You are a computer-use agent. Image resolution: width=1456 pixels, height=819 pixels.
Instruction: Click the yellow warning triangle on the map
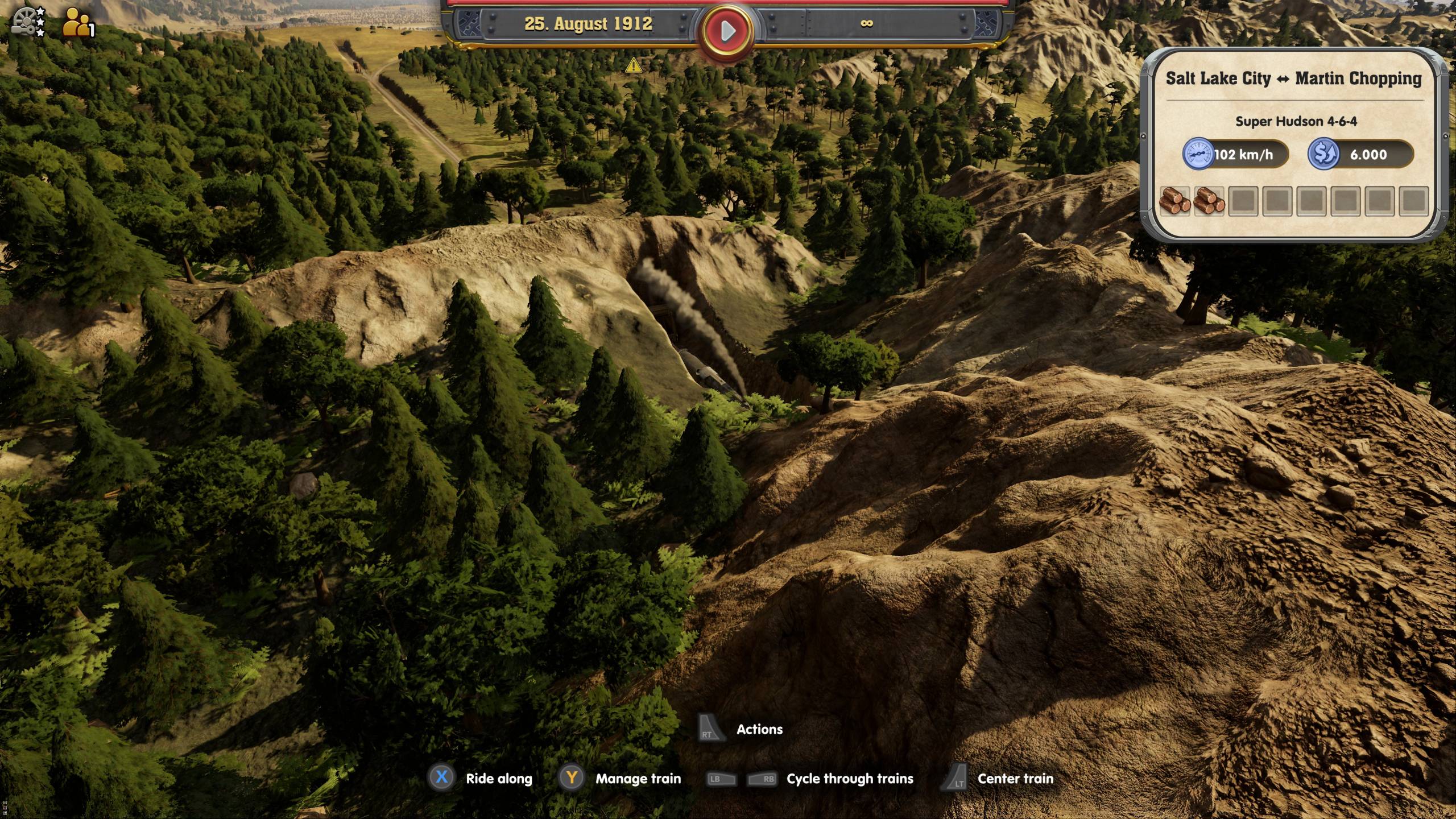pos(633,65)
